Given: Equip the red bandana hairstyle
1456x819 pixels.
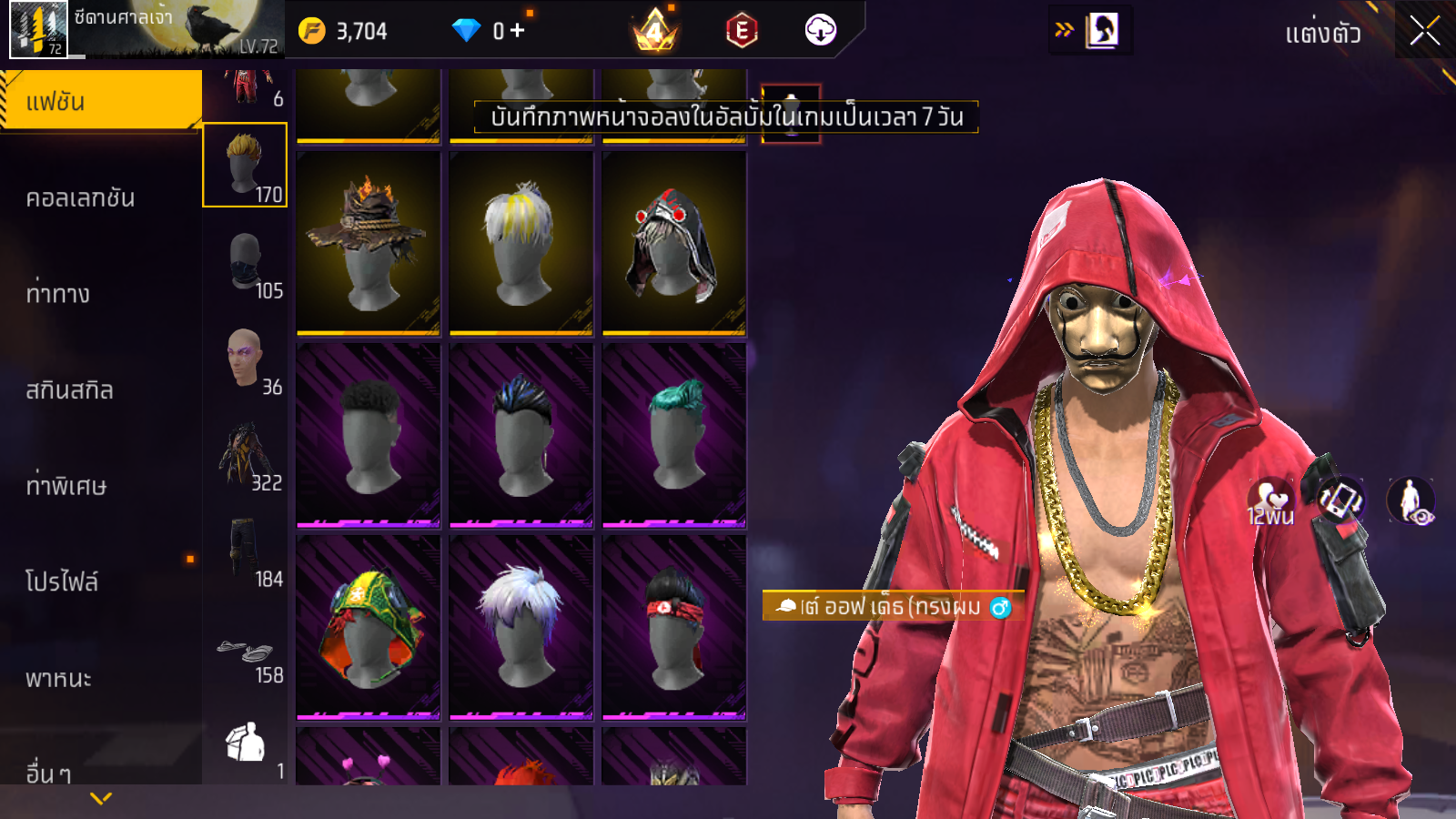Looking at the screenshot, I should point(673,627).
